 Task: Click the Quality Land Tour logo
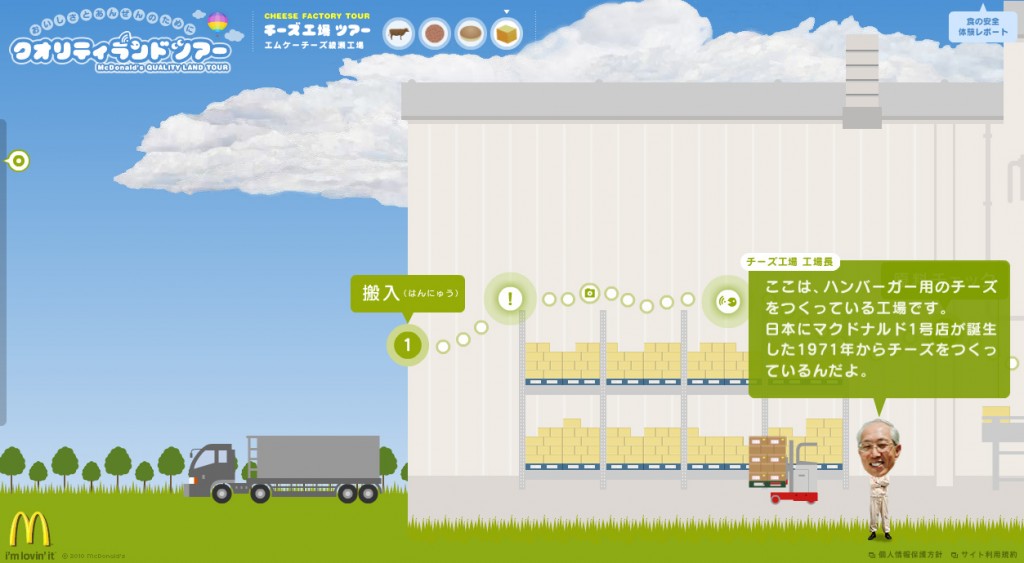point(121,45)
